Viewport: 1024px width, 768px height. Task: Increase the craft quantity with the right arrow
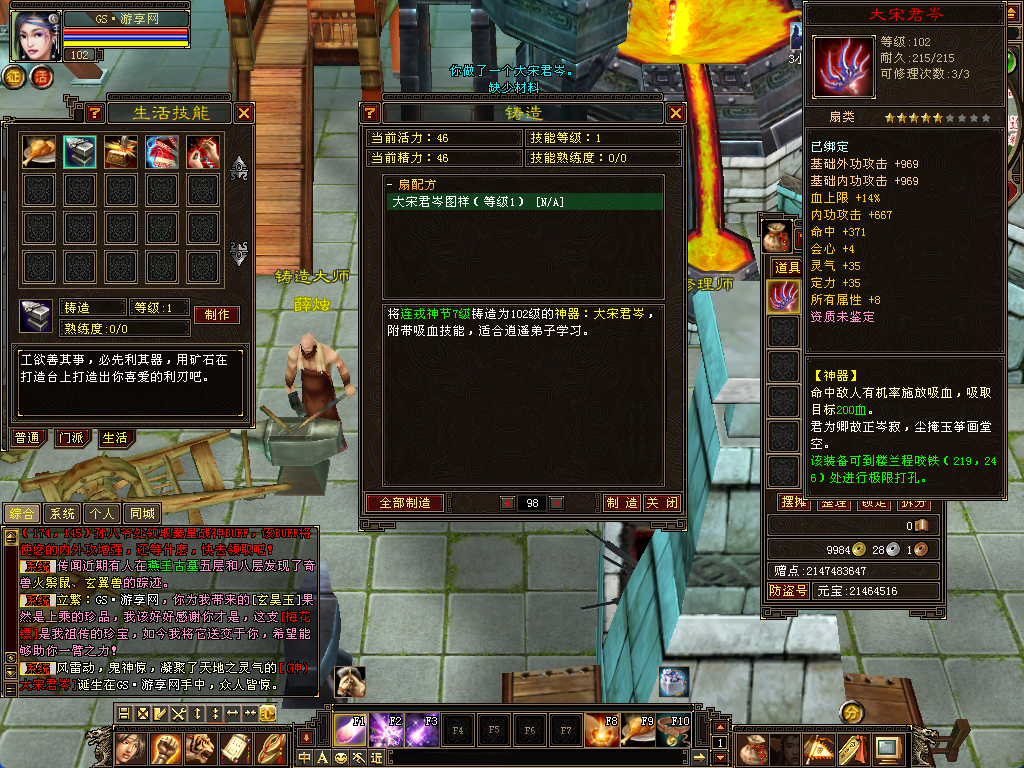[557, 503]
